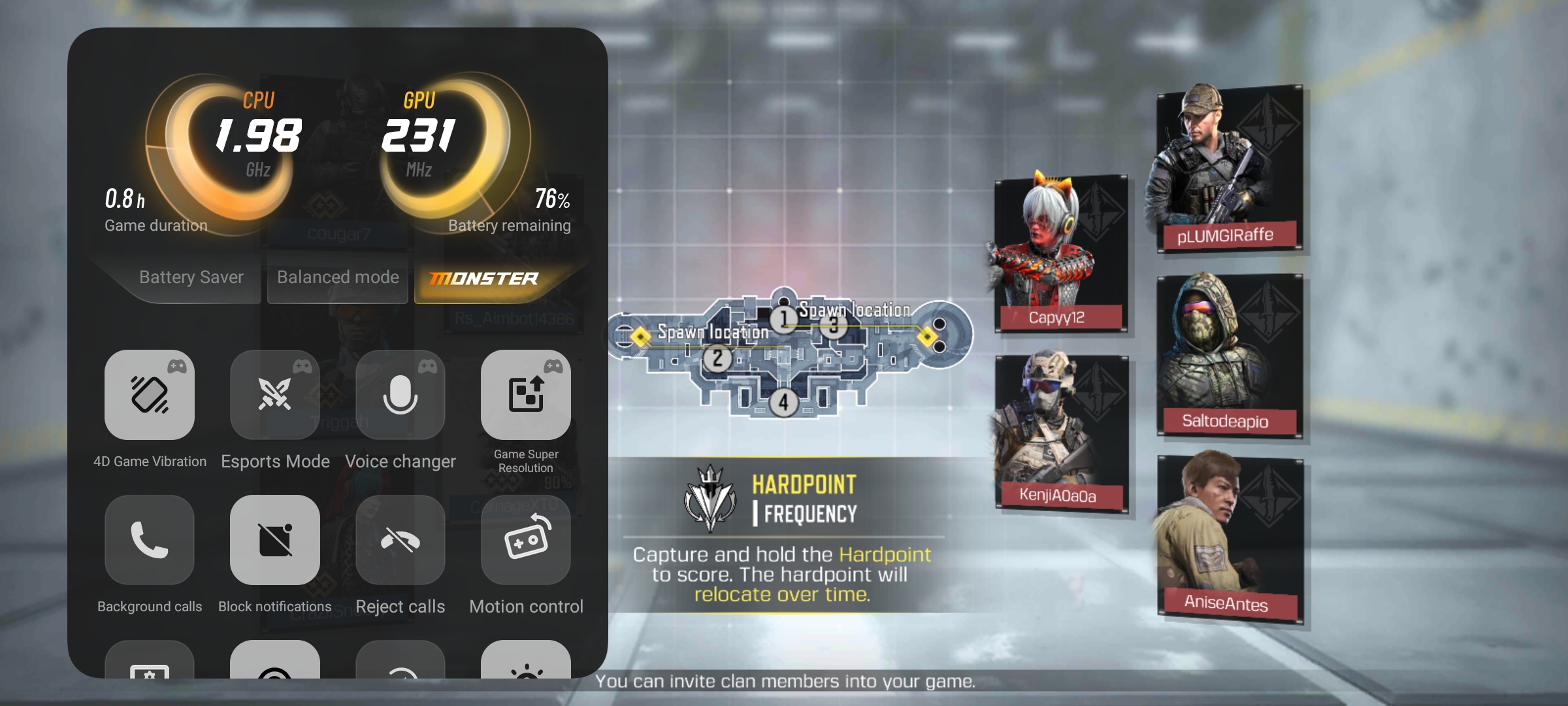Activate the Monster performance mode
The height and width of the screenshot is (706, 1568).
pyautogui.click(x=484, y=279)
